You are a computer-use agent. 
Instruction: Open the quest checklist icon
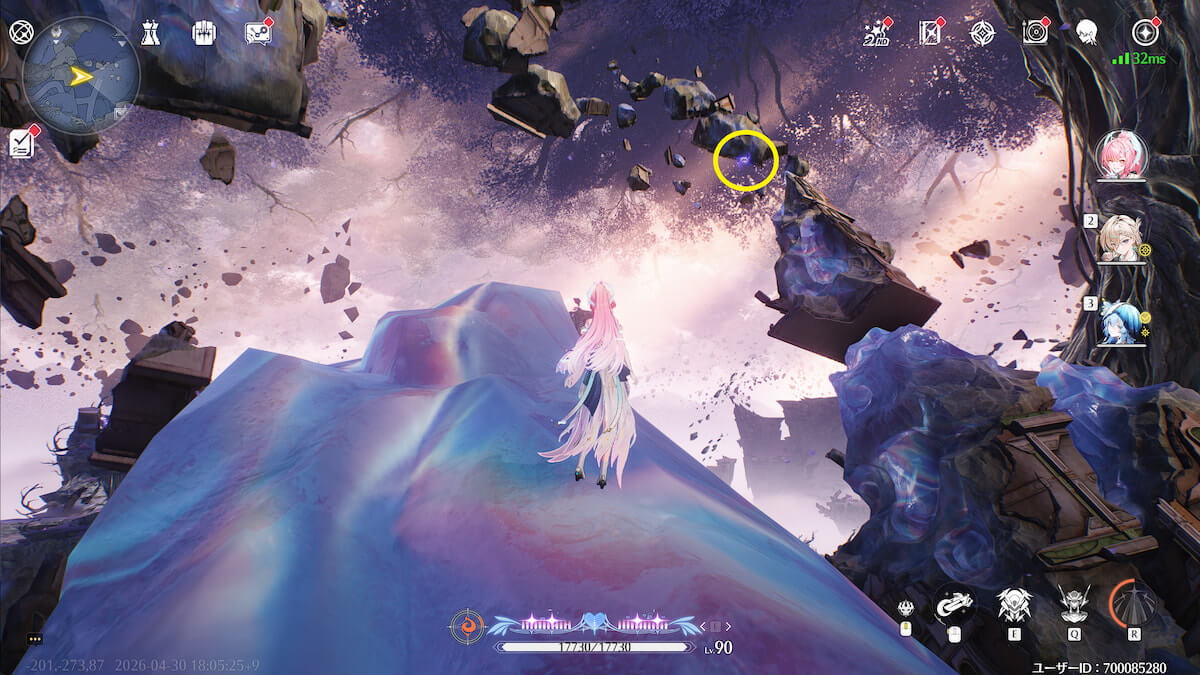coord(22,143)
